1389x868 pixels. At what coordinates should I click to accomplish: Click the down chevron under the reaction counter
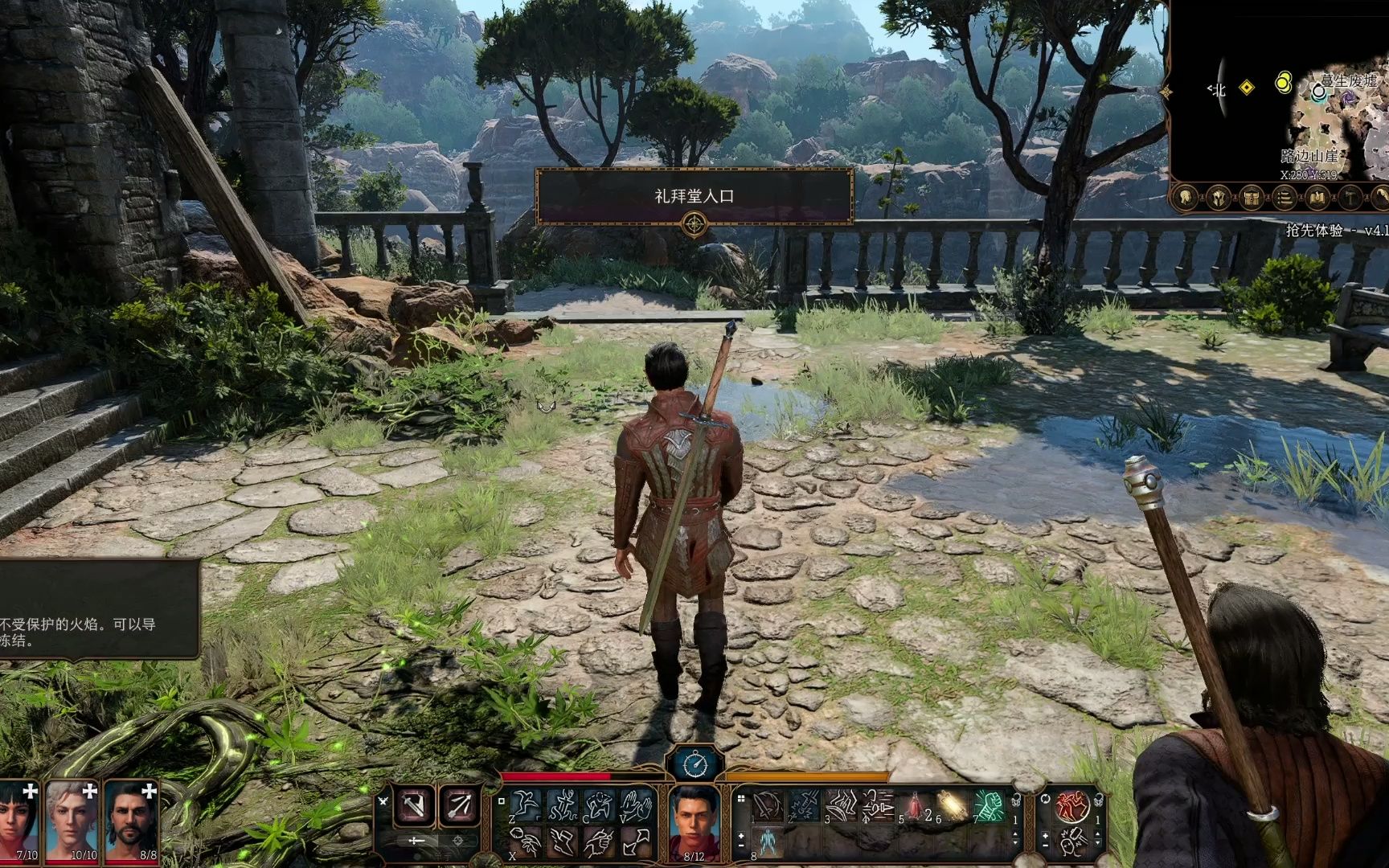click(x=1098, y=843)
